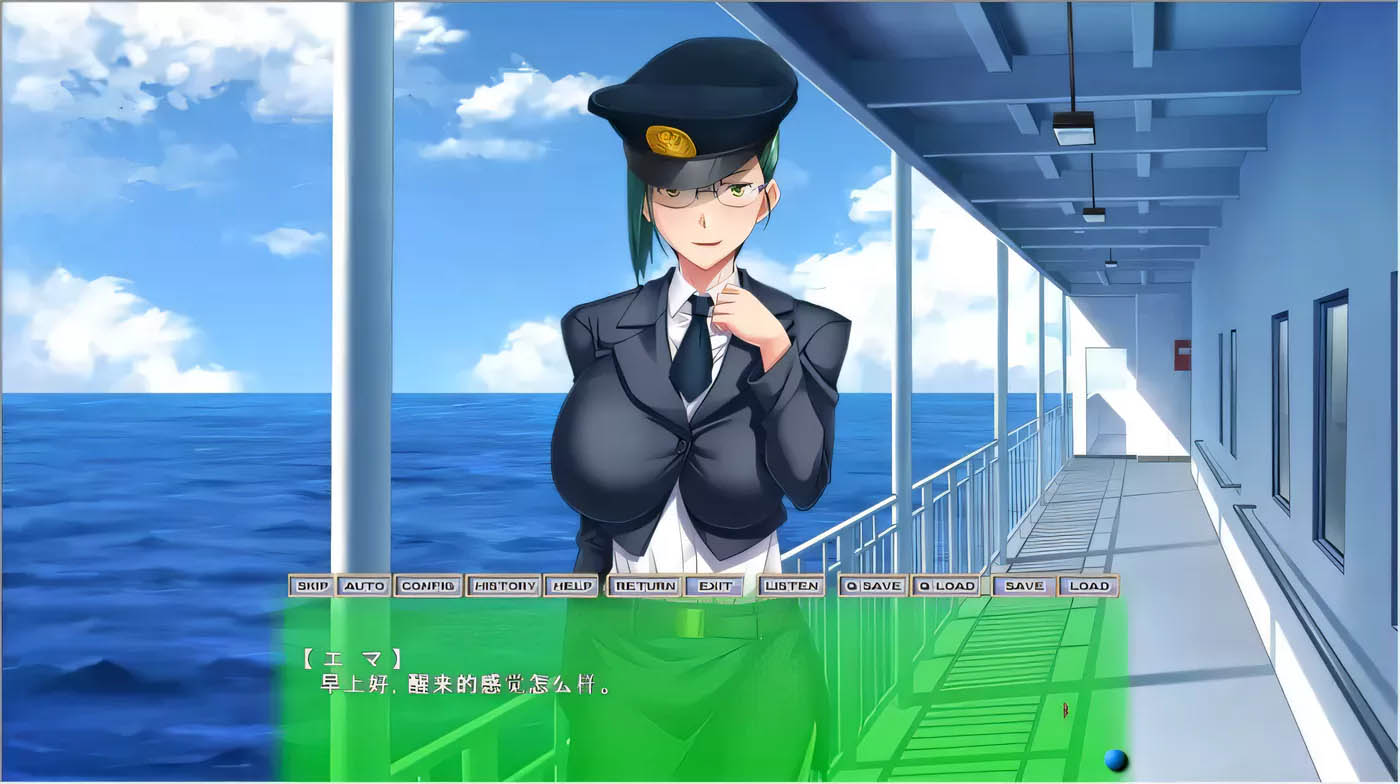
Task: Select the RETURN button
Action: 645,586
